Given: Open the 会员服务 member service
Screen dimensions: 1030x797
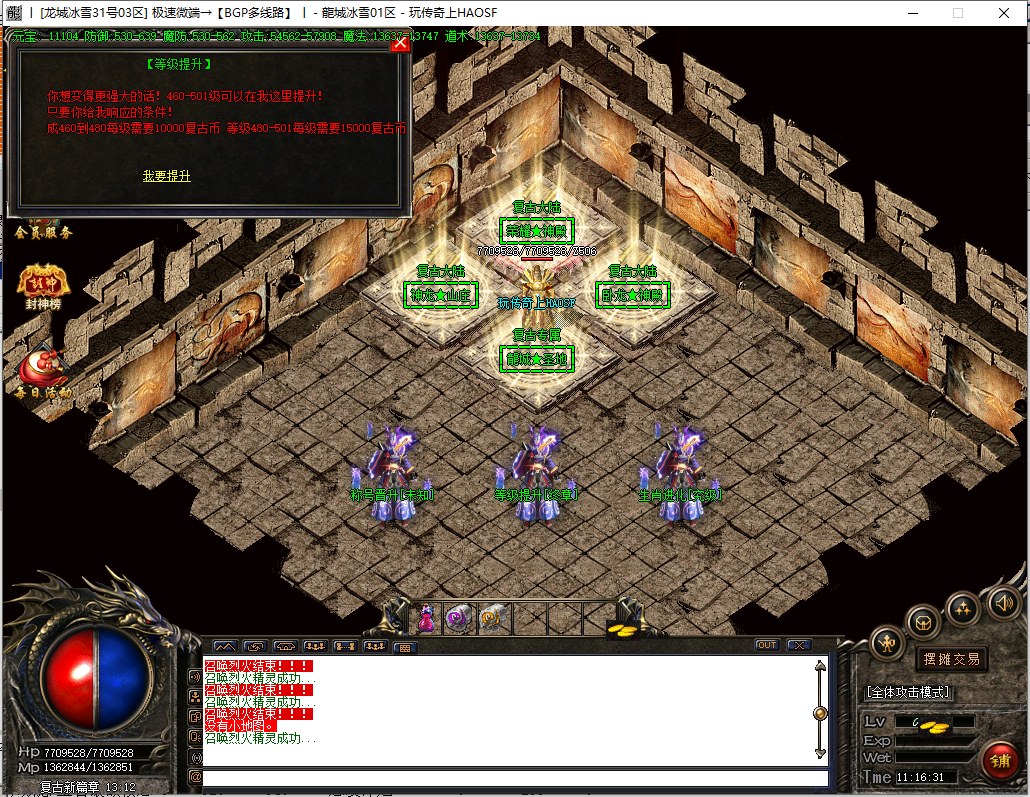Looking at the screenshot, I should point(43,232).
